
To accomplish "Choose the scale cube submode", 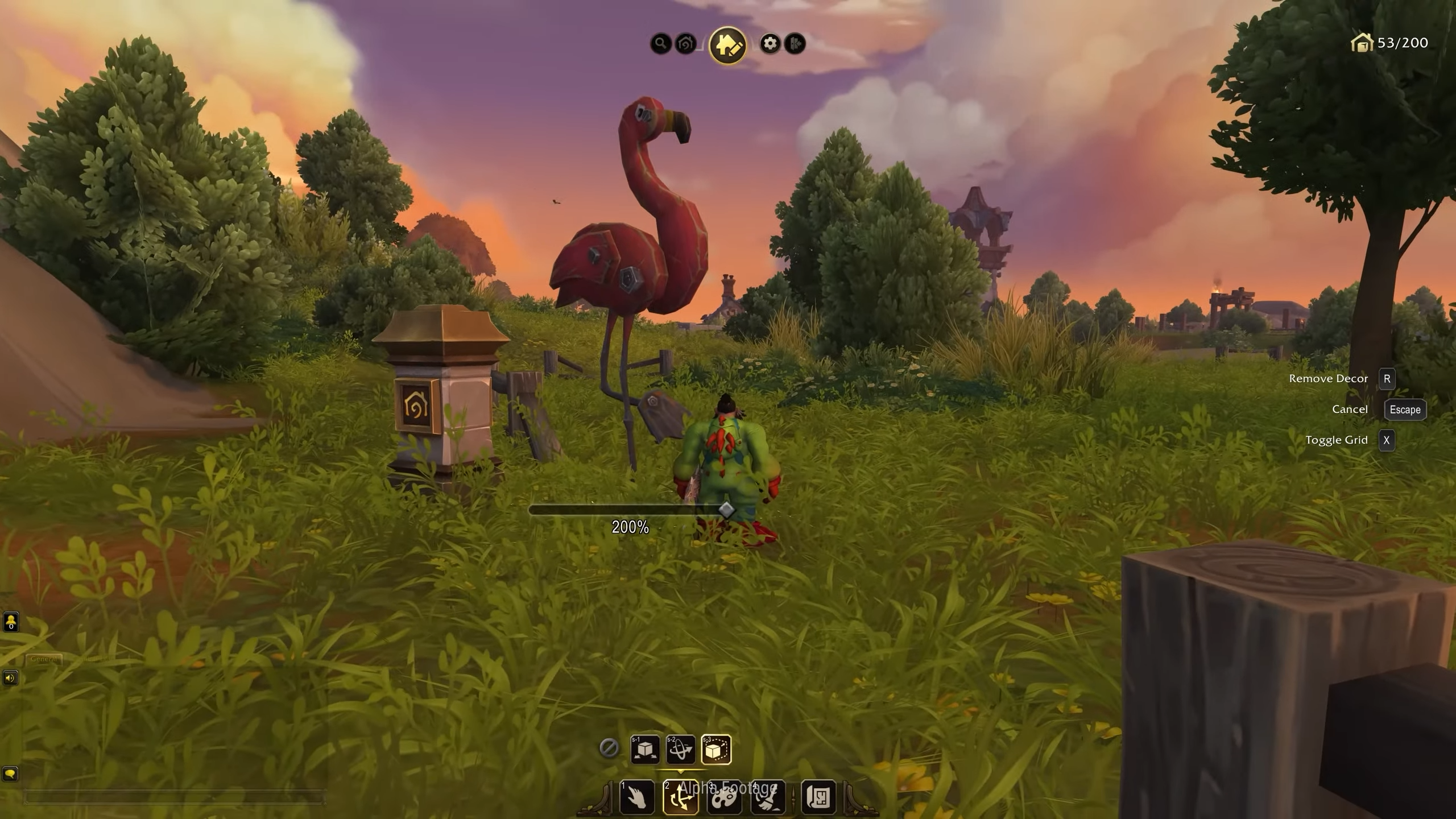I will pos(716,749).
